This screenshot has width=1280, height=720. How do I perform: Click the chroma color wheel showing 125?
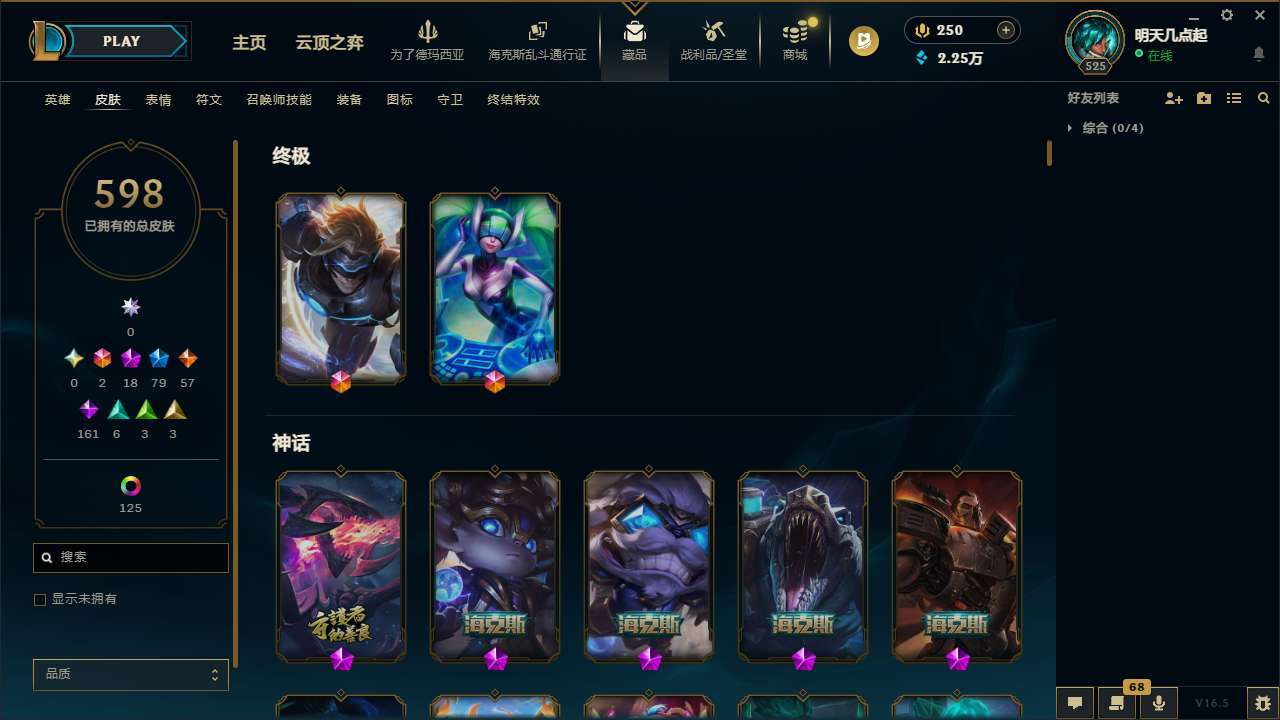tap(130, 484)
